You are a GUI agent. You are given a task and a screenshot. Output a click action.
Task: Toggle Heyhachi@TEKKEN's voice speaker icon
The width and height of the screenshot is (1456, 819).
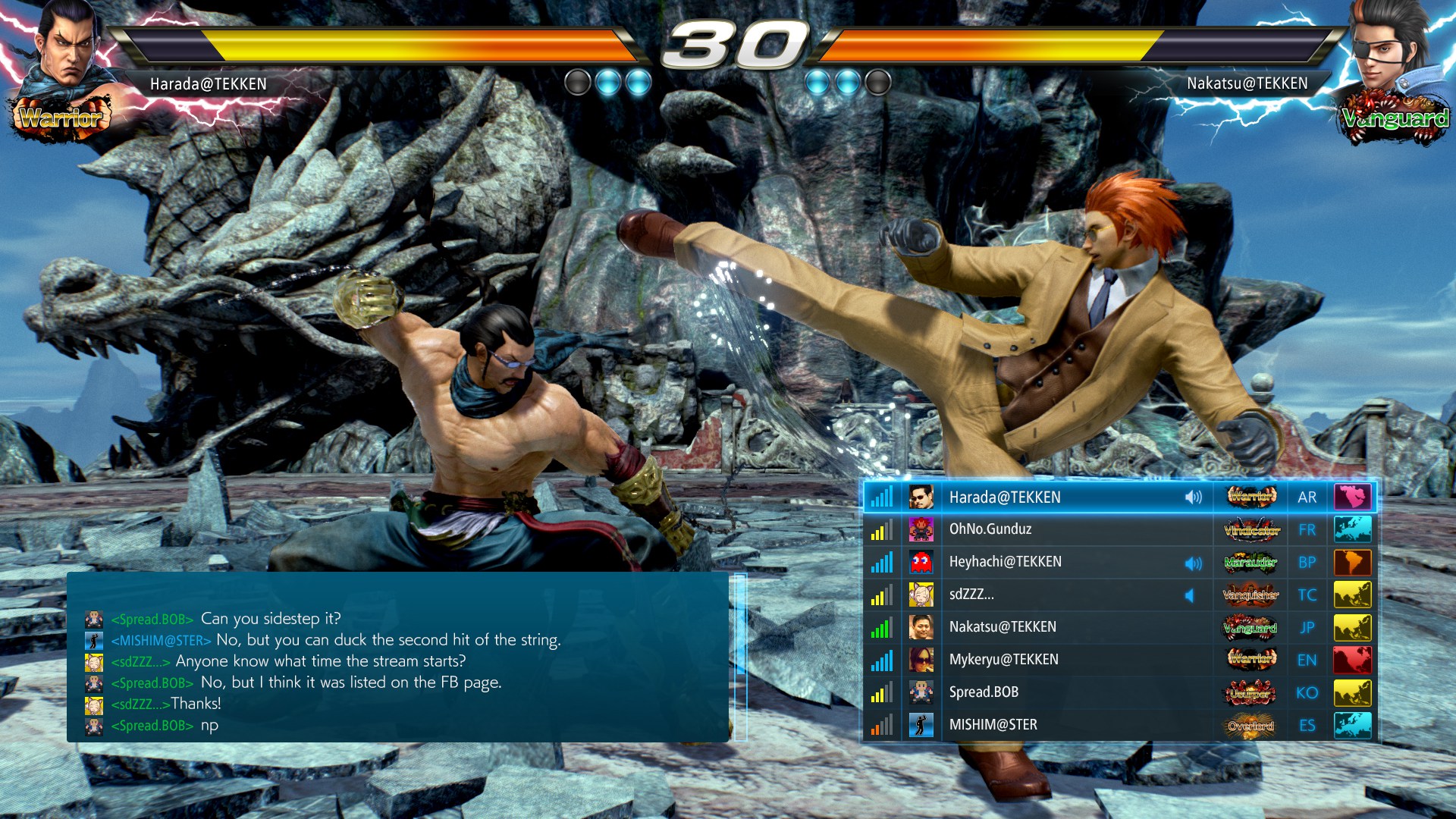(1194, 563)
